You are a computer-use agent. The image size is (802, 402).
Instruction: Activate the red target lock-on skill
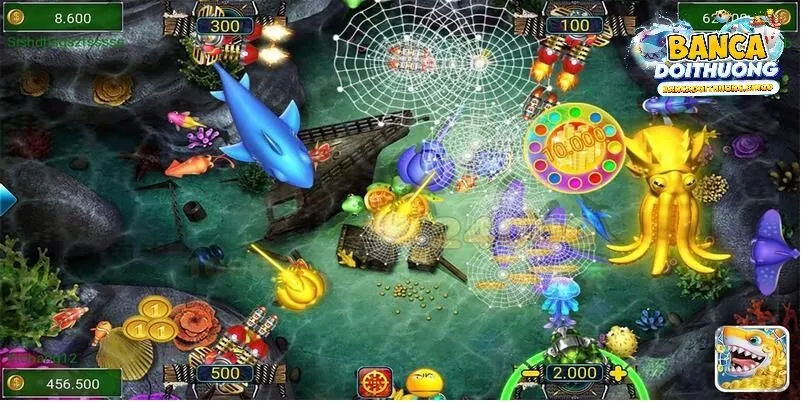click(x=374, y=382)
